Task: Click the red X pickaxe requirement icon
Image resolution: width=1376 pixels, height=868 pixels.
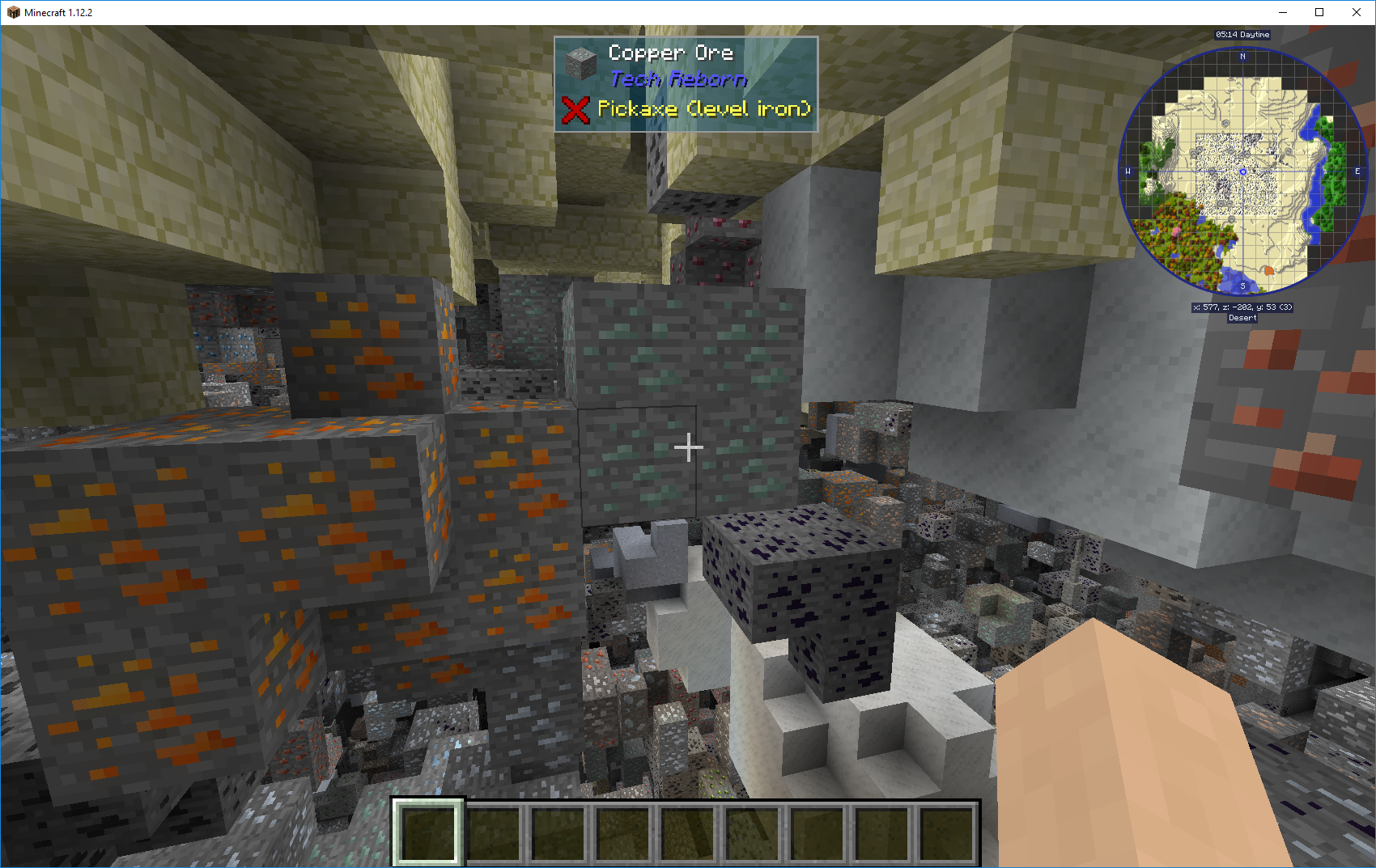Action: 575,110
